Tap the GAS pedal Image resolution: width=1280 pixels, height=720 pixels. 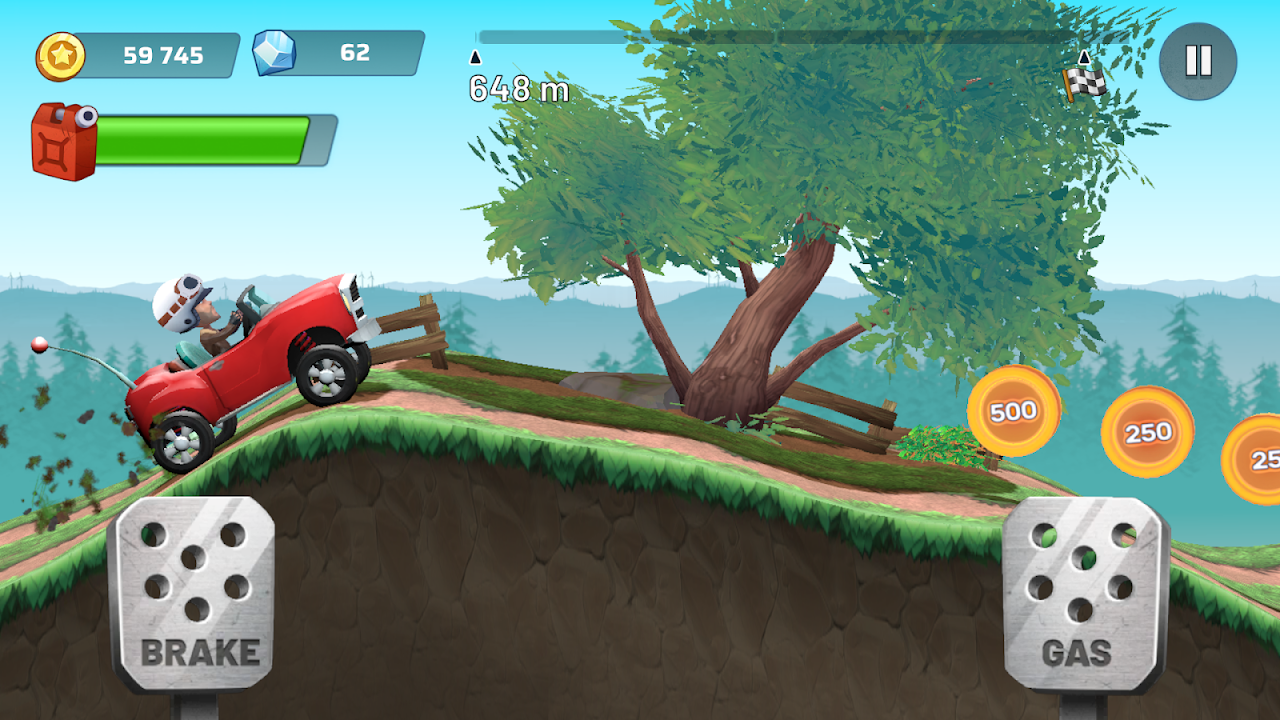click(x=1085, y=594)
